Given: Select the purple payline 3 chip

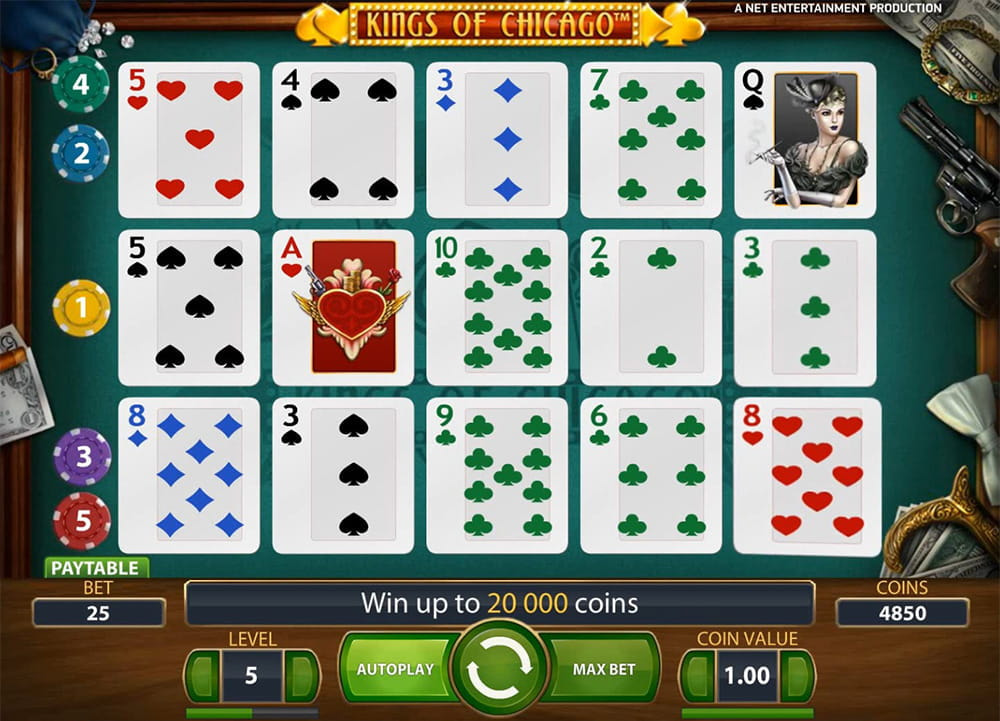Looking at the screenshot, I should [x=81, y=456].
